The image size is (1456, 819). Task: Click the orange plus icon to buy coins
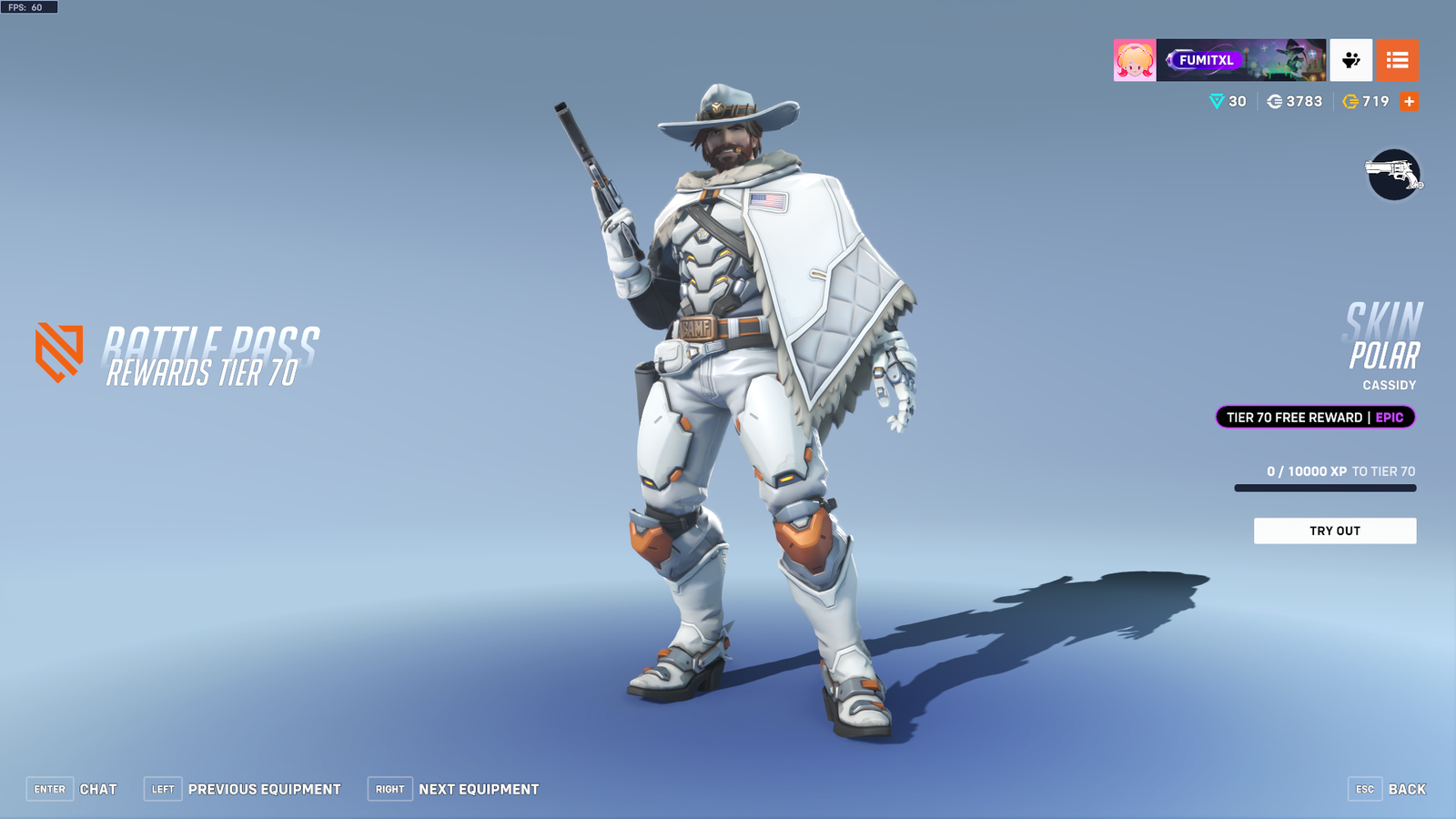[1409, 101]
